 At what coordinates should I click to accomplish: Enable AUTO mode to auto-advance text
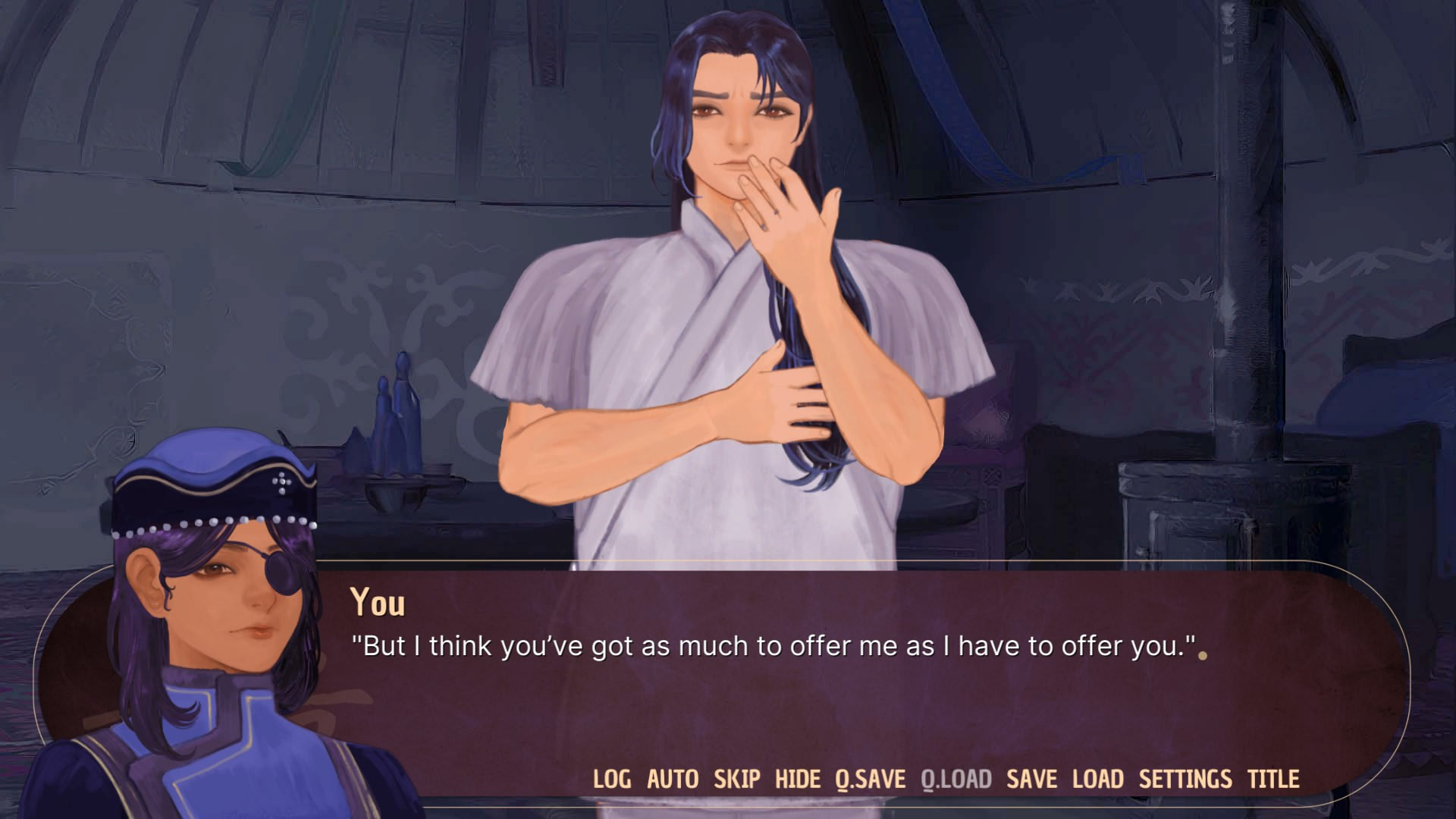pyautogui.click(x=672, y=779)
